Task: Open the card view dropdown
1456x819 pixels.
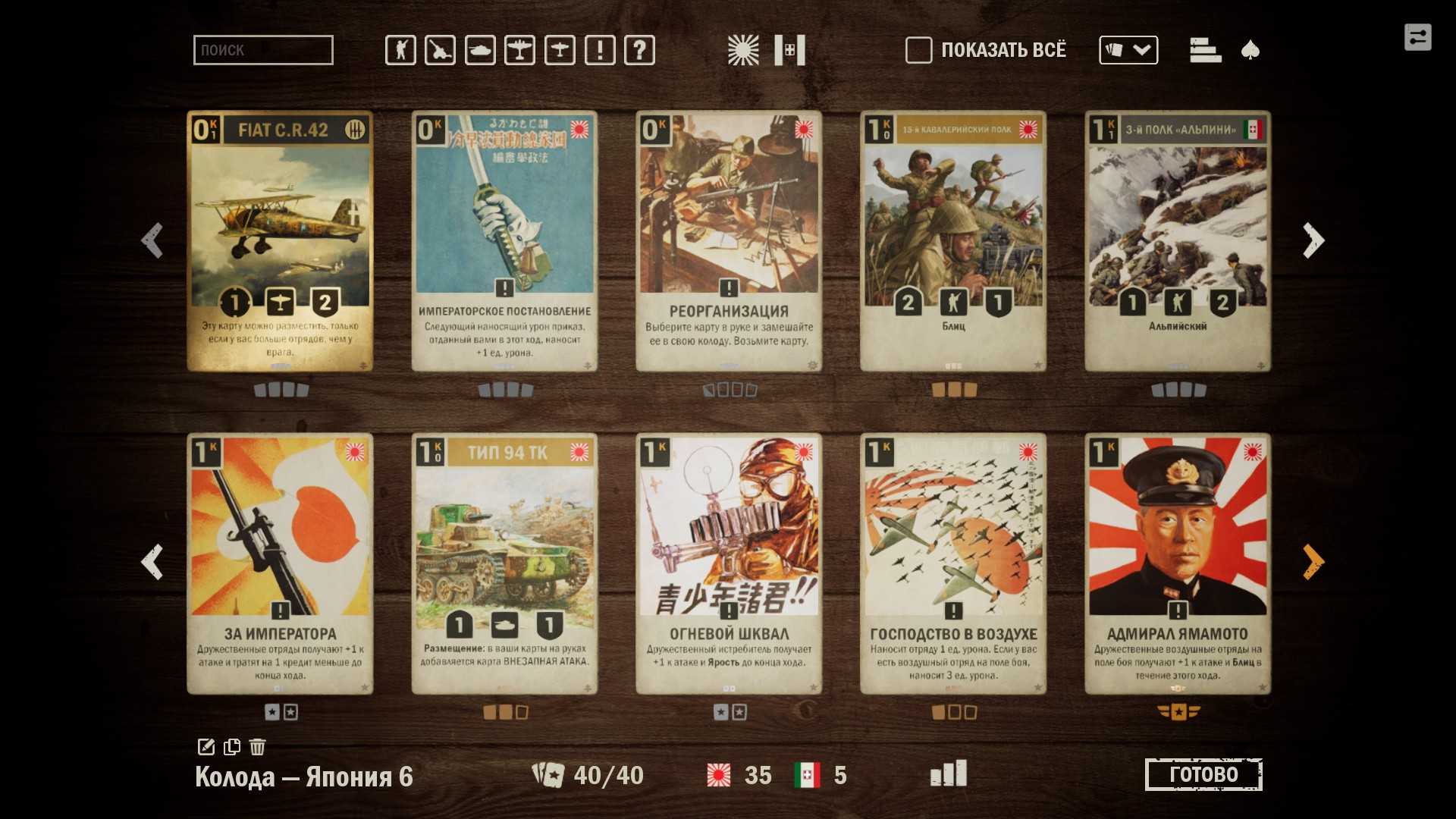Action: (1128, 50)
